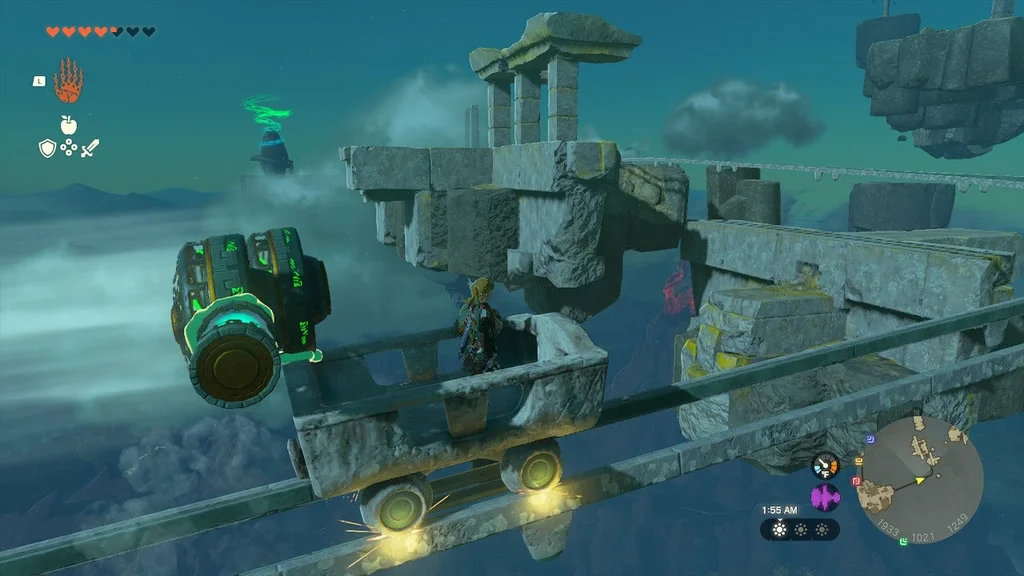The height and width of the screenshot is (576, 1024).
Task: Select the orange marker on minimap edge
Action: (857, 461)
